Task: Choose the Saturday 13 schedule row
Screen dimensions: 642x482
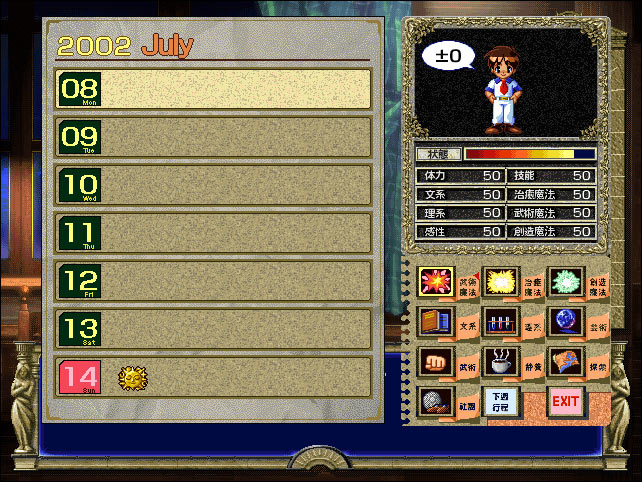Action: 214,328
